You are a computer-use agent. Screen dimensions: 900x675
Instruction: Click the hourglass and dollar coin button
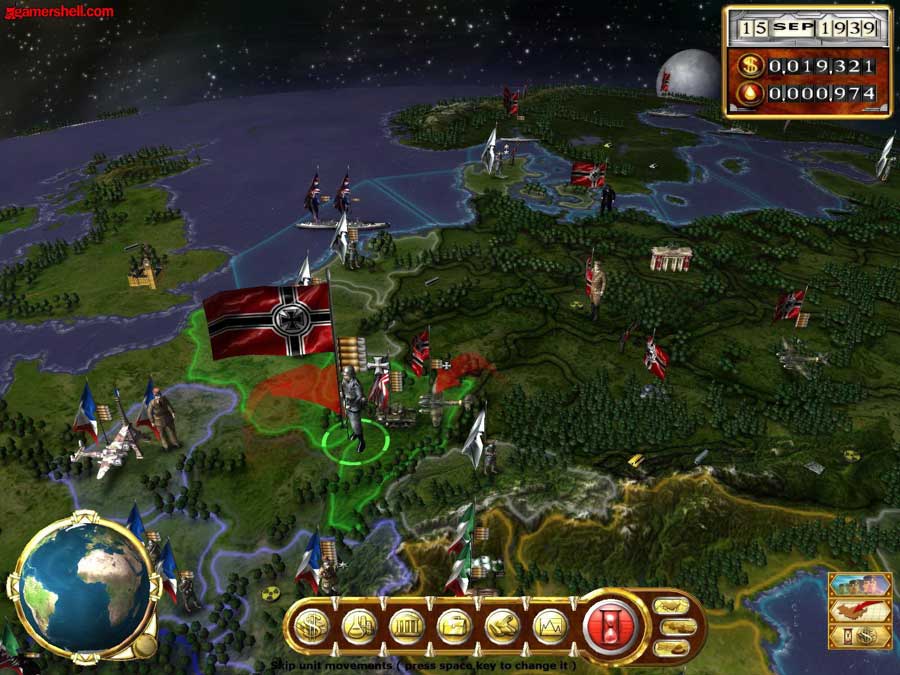point(859,636)
